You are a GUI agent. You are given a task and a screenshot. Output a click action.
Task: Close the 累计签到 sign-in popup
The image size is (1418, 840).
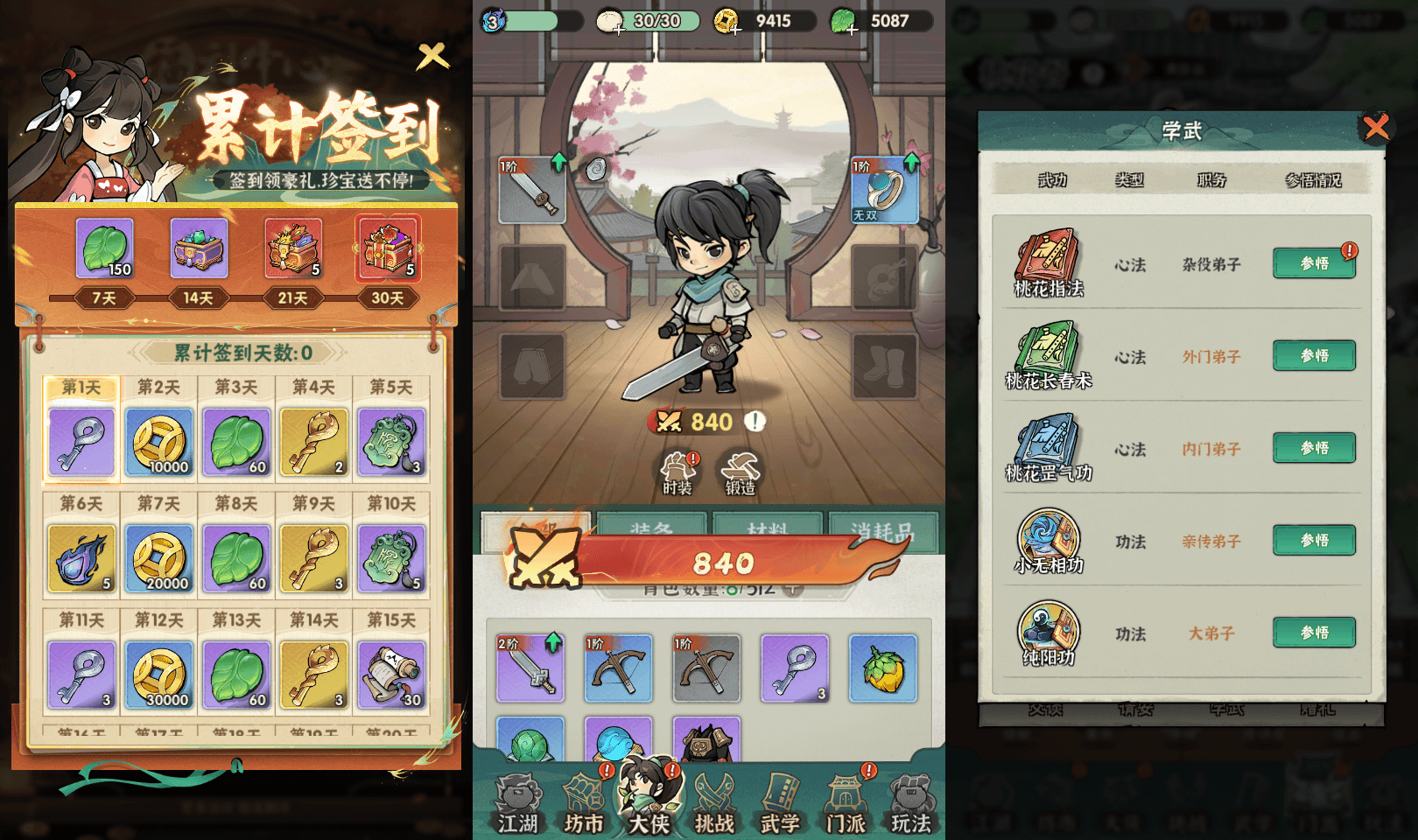pos(432,57)
